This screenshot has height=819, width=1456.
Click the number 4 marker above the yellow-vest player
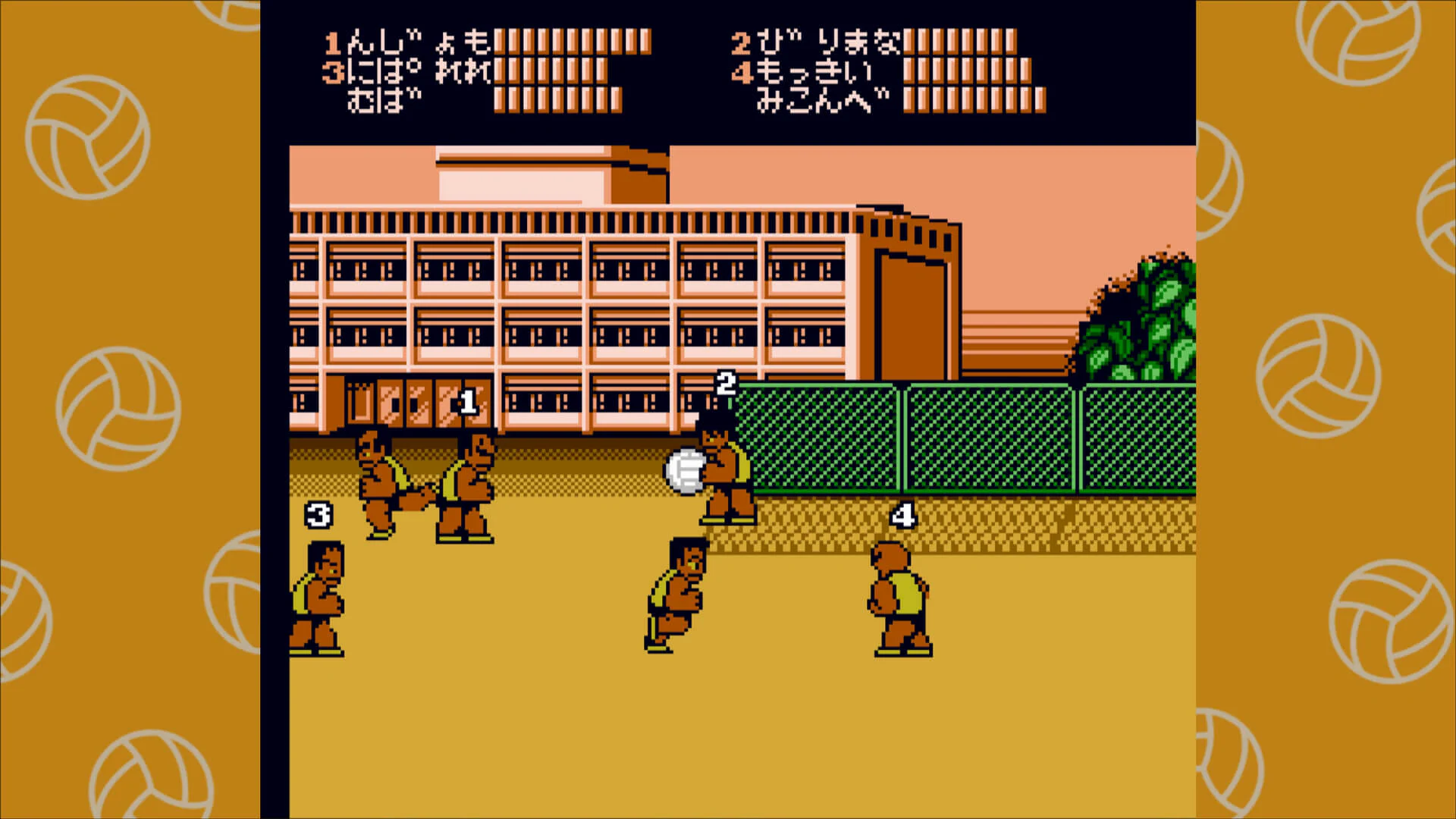[x=902, y=515]
